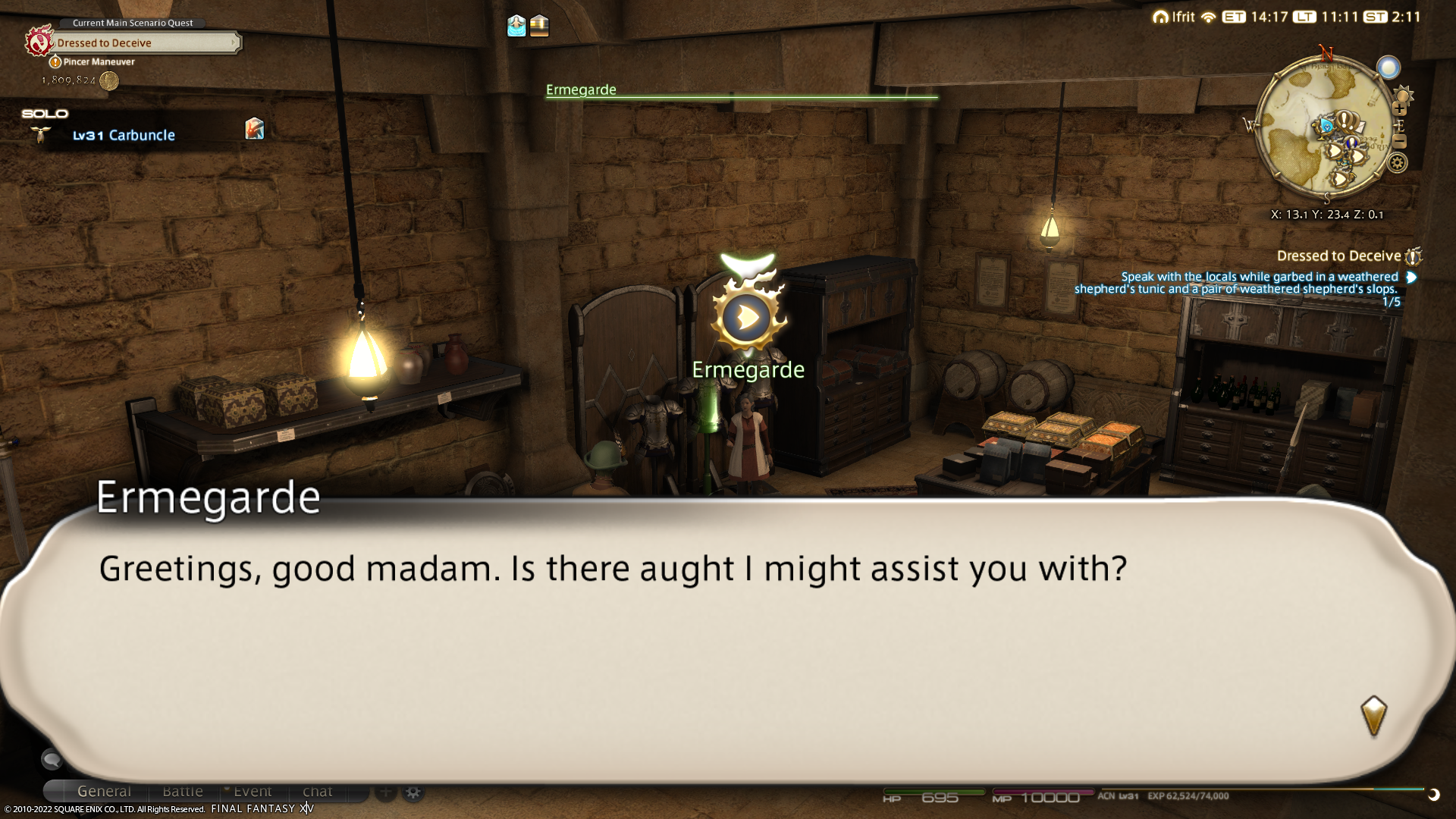This screenshot has width=1456, height=819.
Task: Click the treasure chest status icon
Action: tap(539, 26)
